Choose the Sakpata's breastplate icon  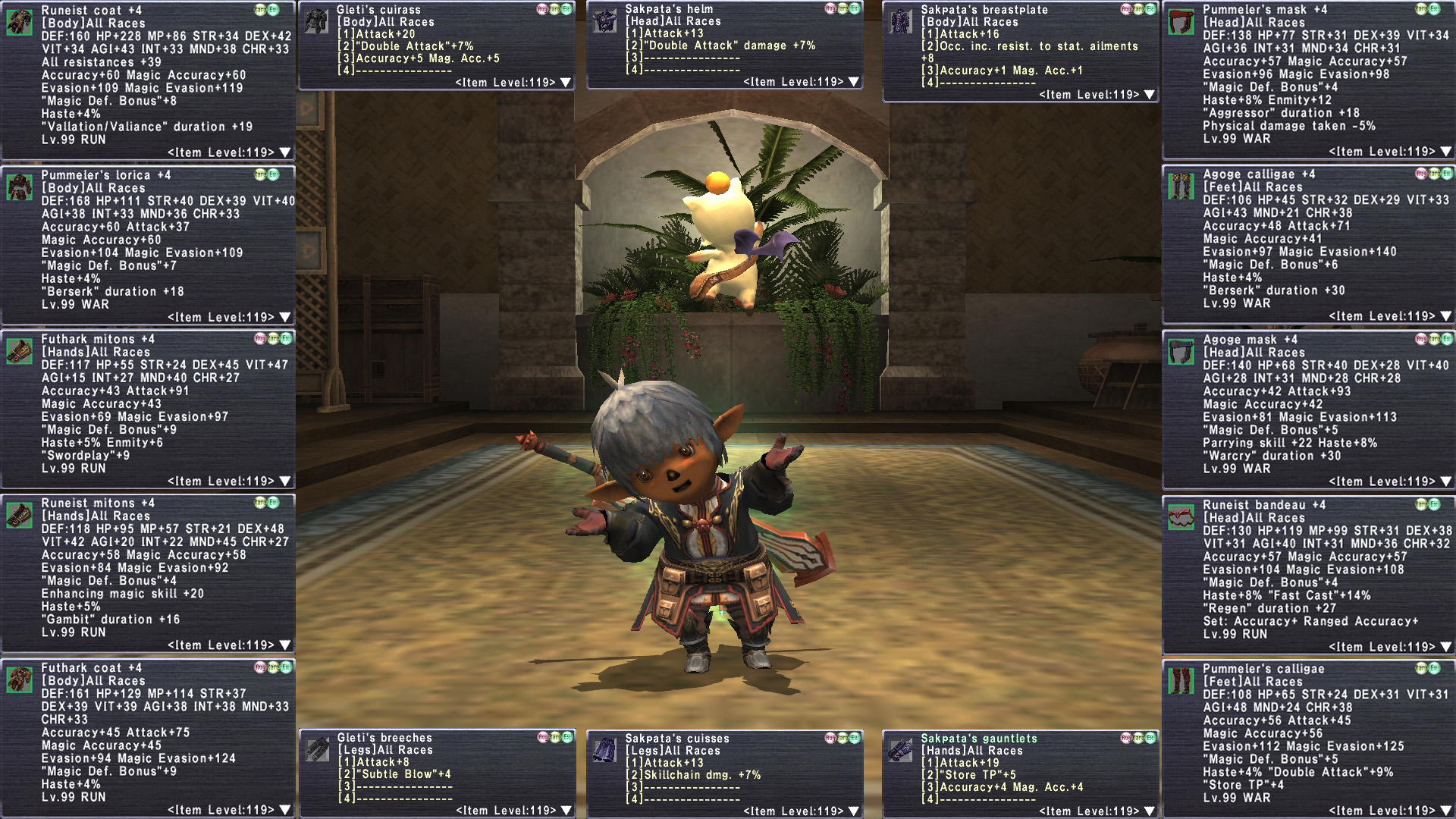[x=900, y=21]
